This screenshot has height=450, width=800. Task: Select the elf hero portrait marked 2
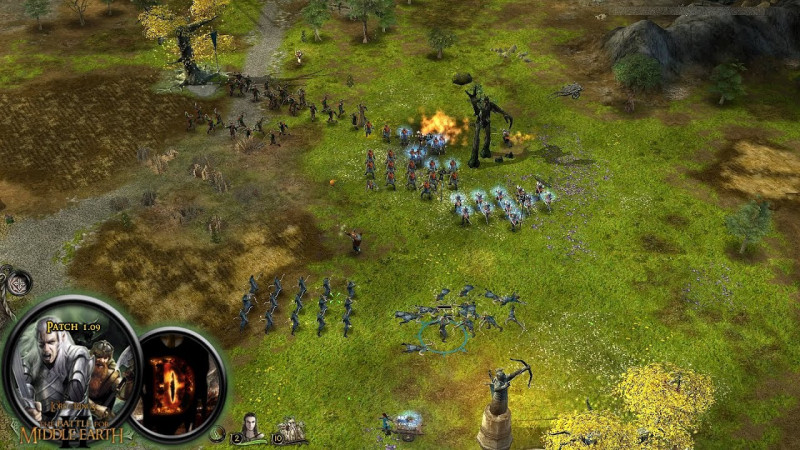pyautogui.click(x=251, y=428)
